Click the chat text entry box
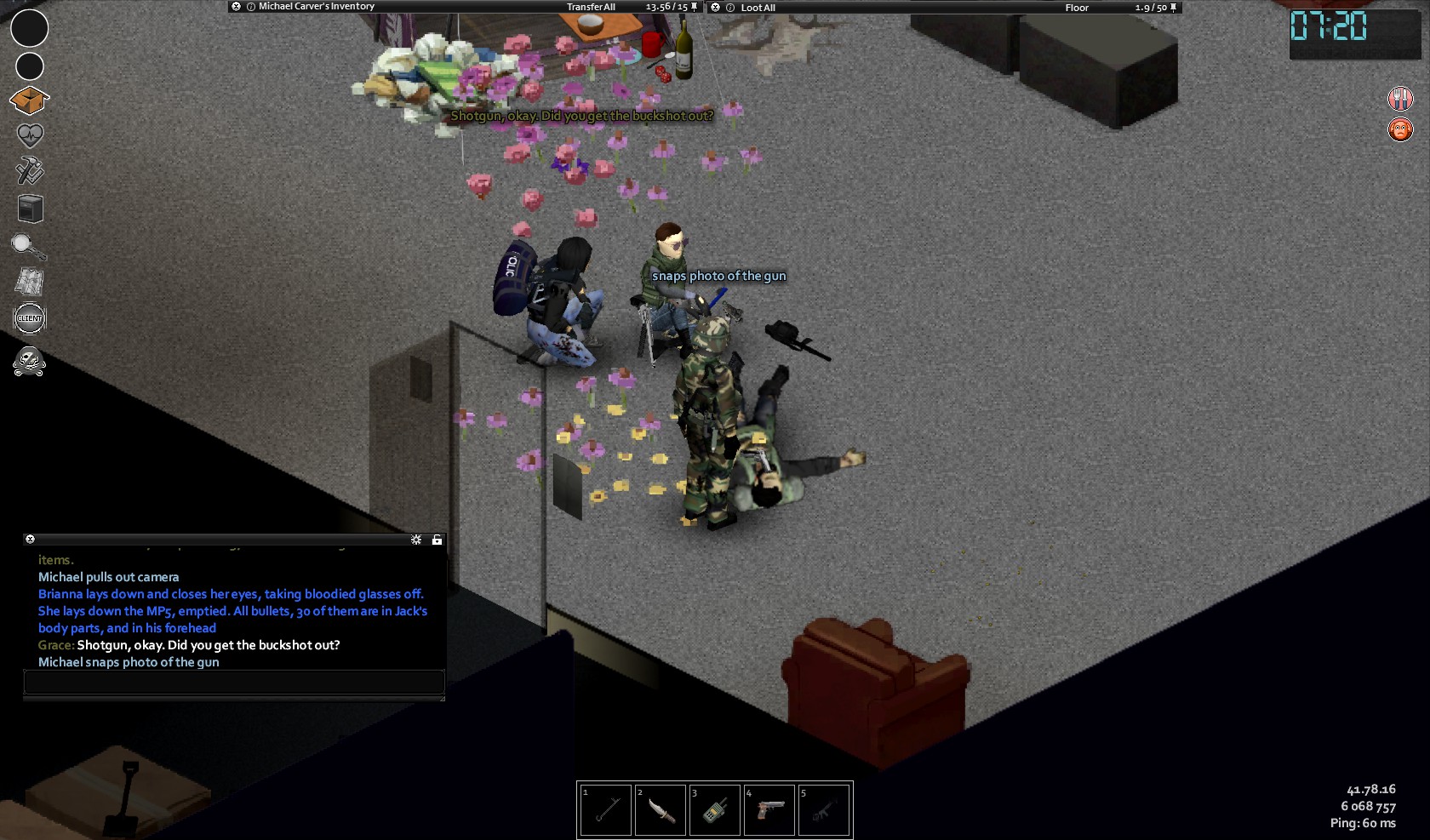Viewport: 1430px width, 840px height. coord(234,682)
